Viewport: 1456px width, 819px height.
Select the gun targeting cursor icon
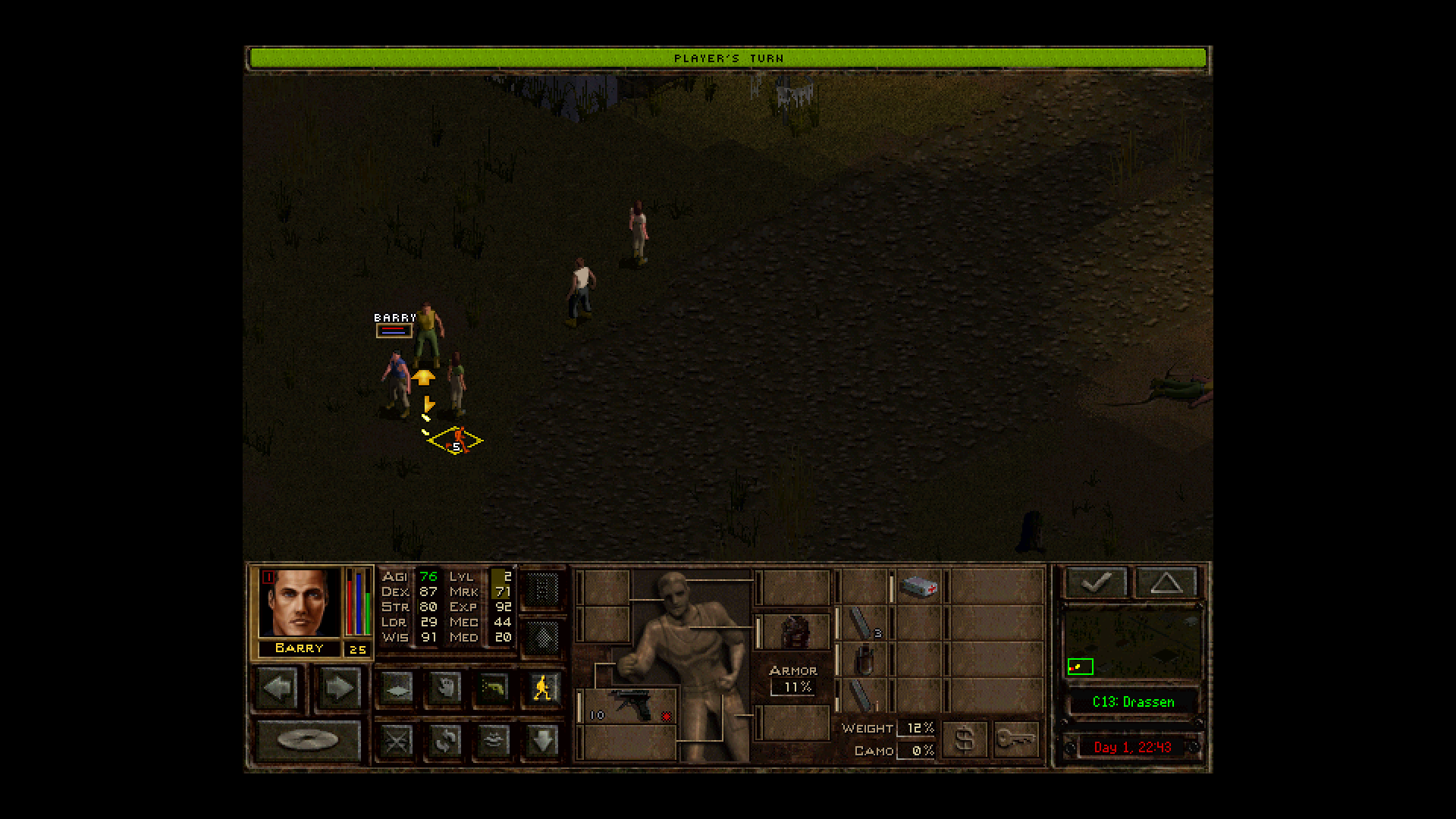[493, 688]
